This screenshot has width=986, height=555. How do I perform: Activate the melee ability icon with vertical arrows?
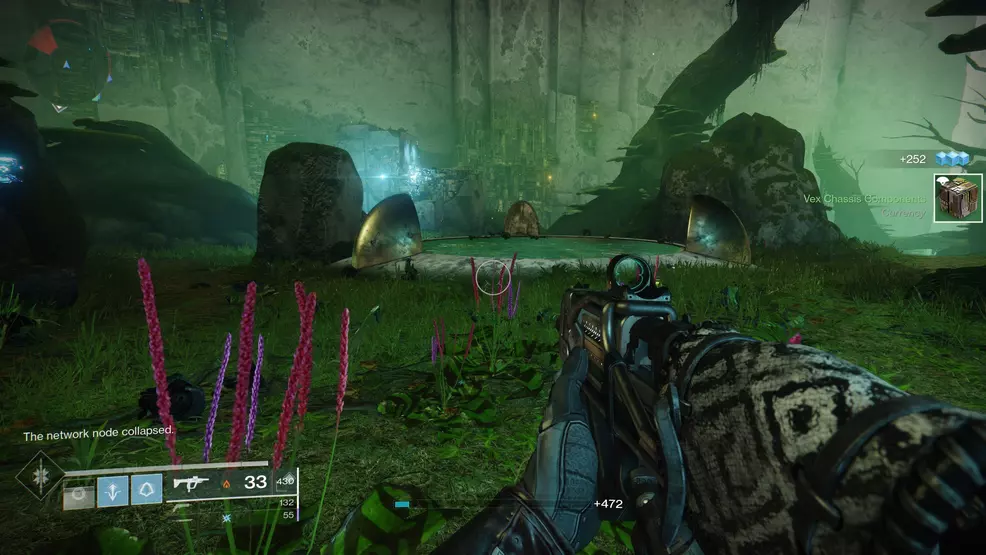click(112, 489)
